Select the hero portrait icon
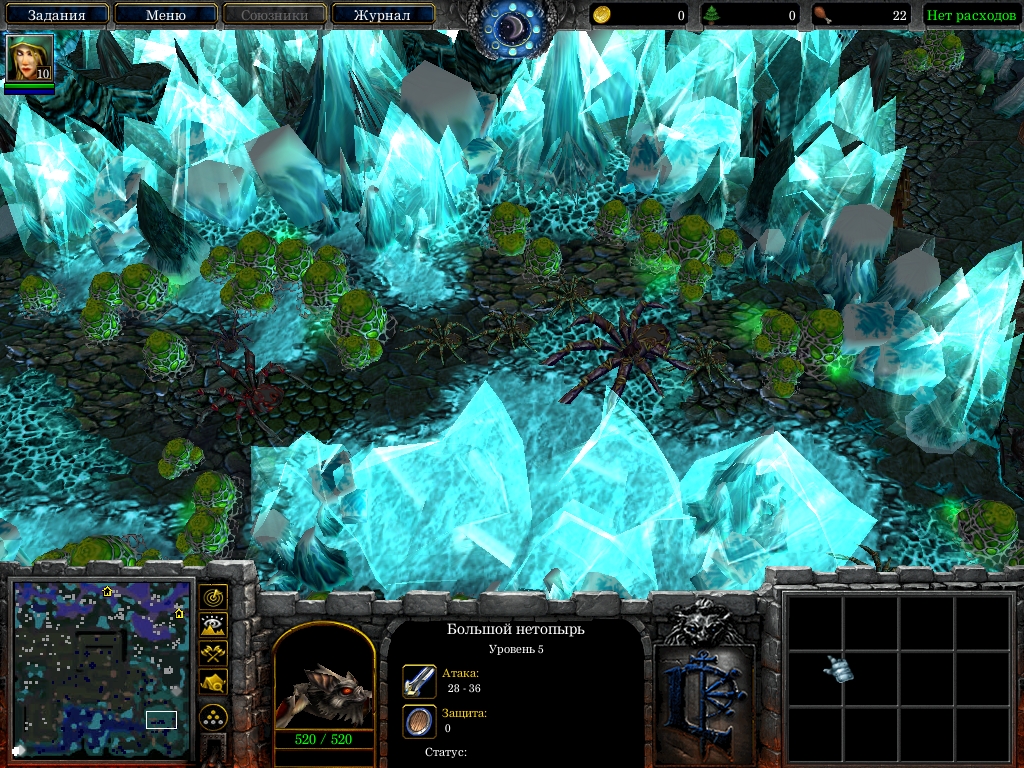Viewport: 1024px width, 768px height. point(28,58)
